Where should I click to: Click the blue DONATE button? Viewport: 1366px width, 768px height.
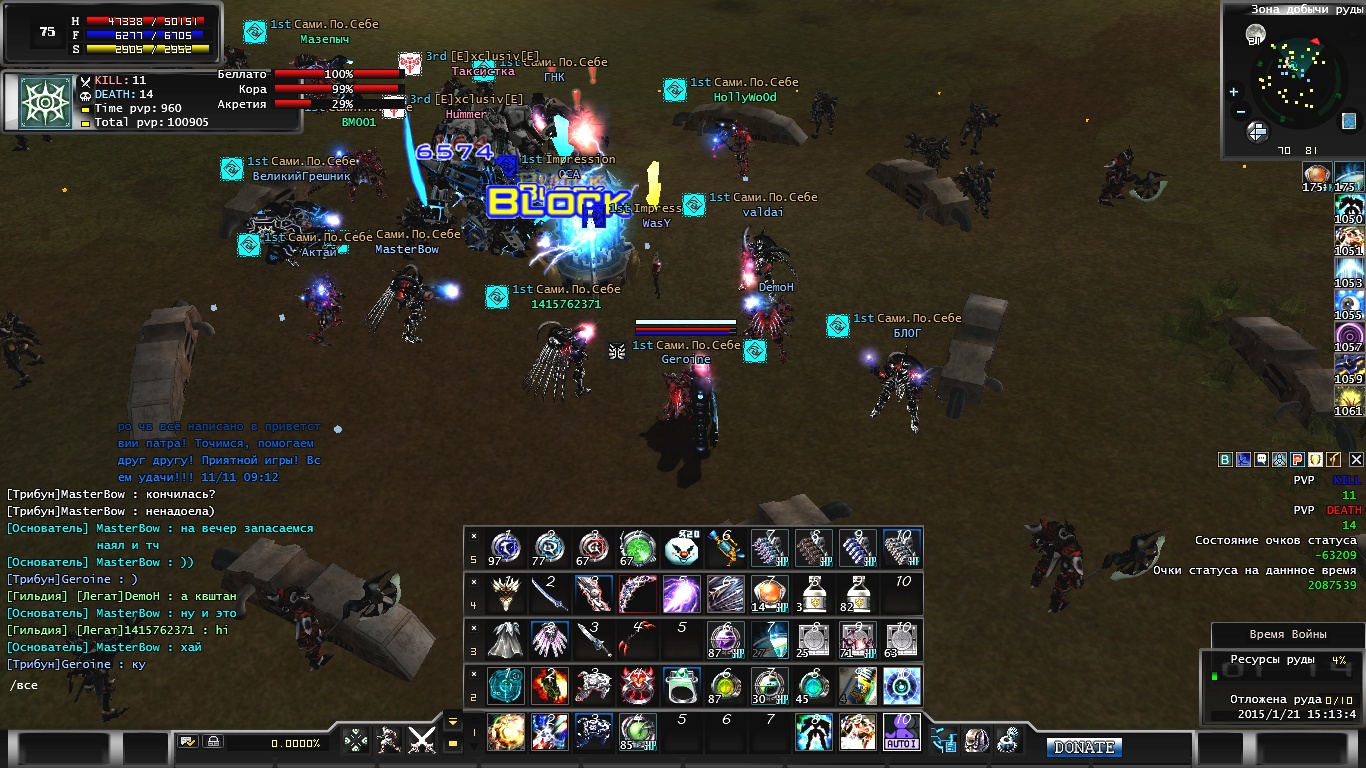click(1084, 747)
